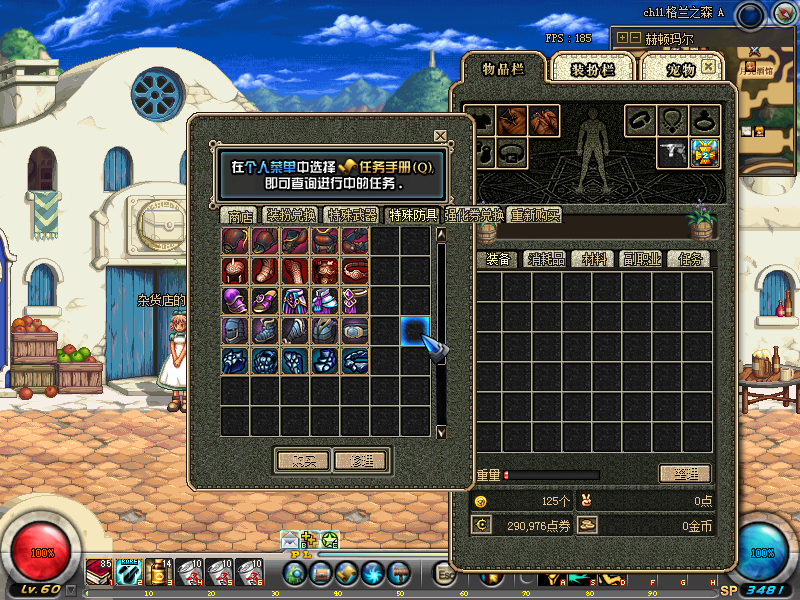
Task: Click the 购买 buy button
Action: tap(302, 460)
